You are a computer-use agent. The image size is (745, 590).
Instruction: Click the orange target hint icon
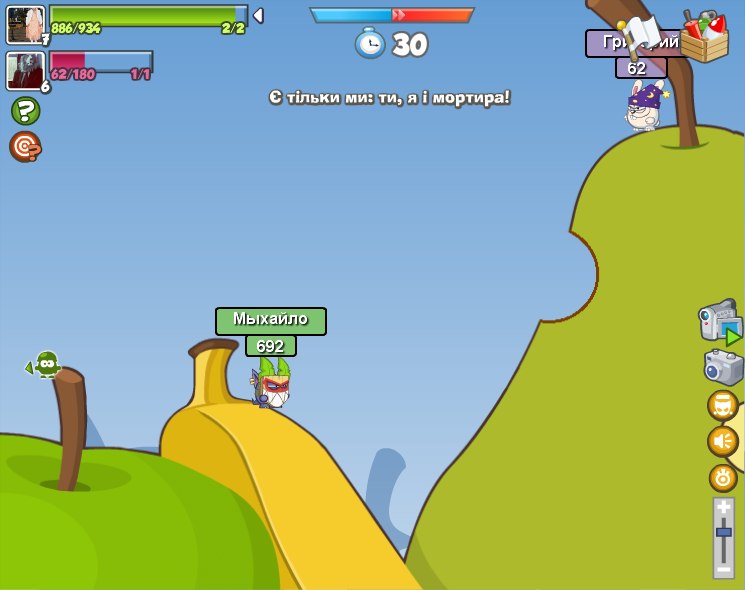tap(25, 147)
